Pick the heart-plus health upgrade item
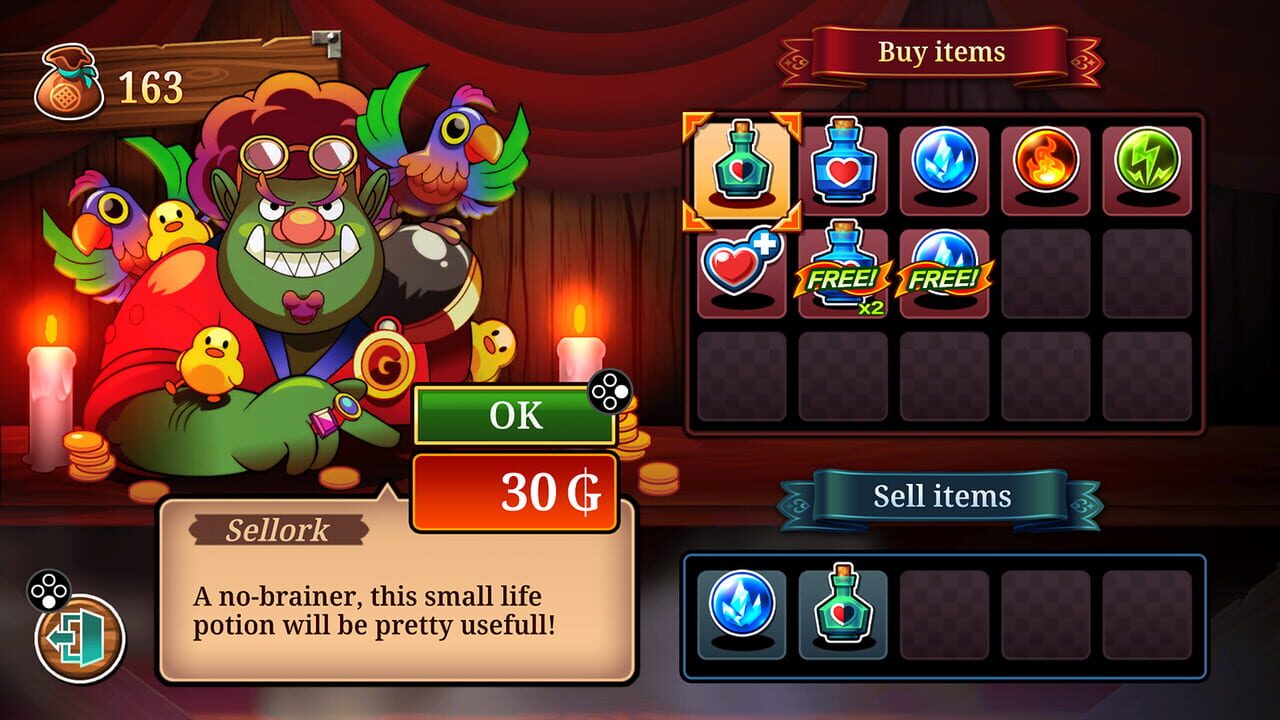 [742, 270]
